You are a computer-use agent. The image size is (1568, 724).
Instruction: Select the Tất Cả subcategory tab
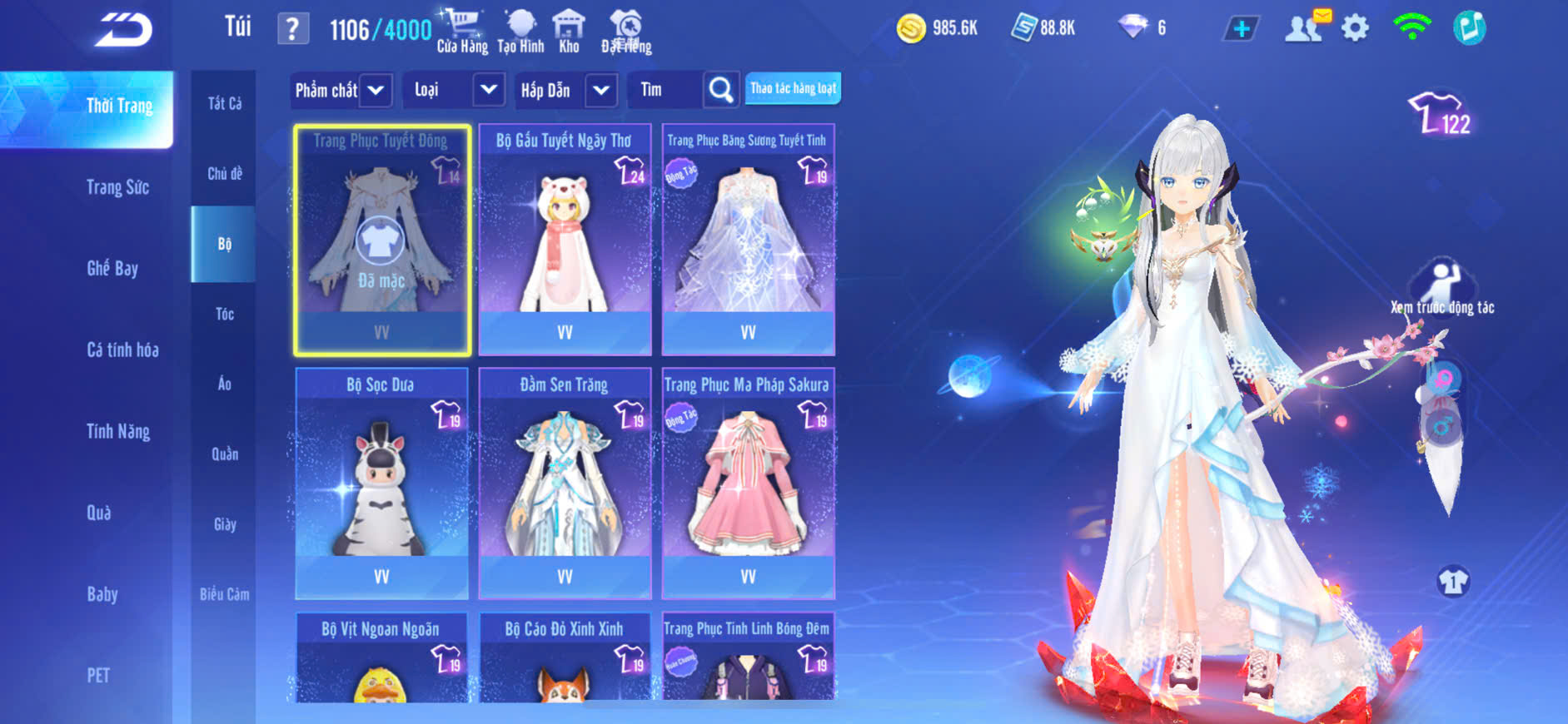tap(224, 103)
